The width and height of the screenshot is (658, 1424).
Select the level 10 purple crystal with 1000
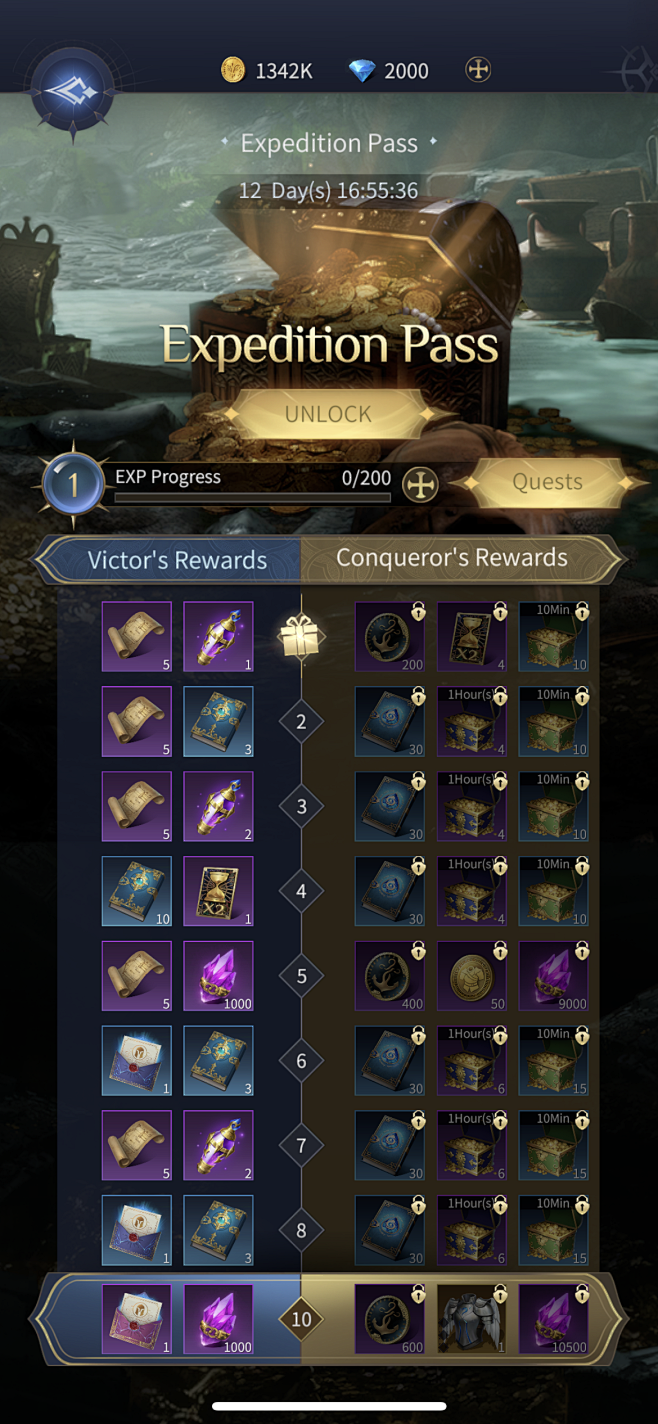(x=218, y=1319)
